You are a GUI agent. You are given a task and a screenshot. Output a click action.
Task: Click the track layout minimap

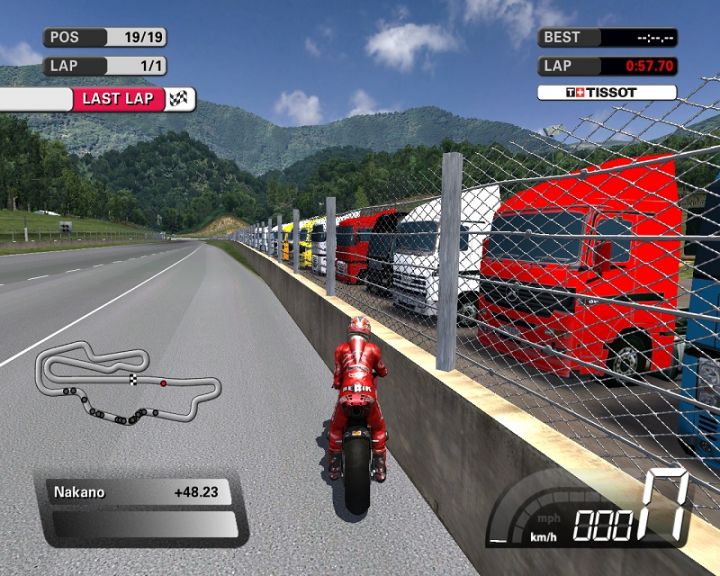127,384
